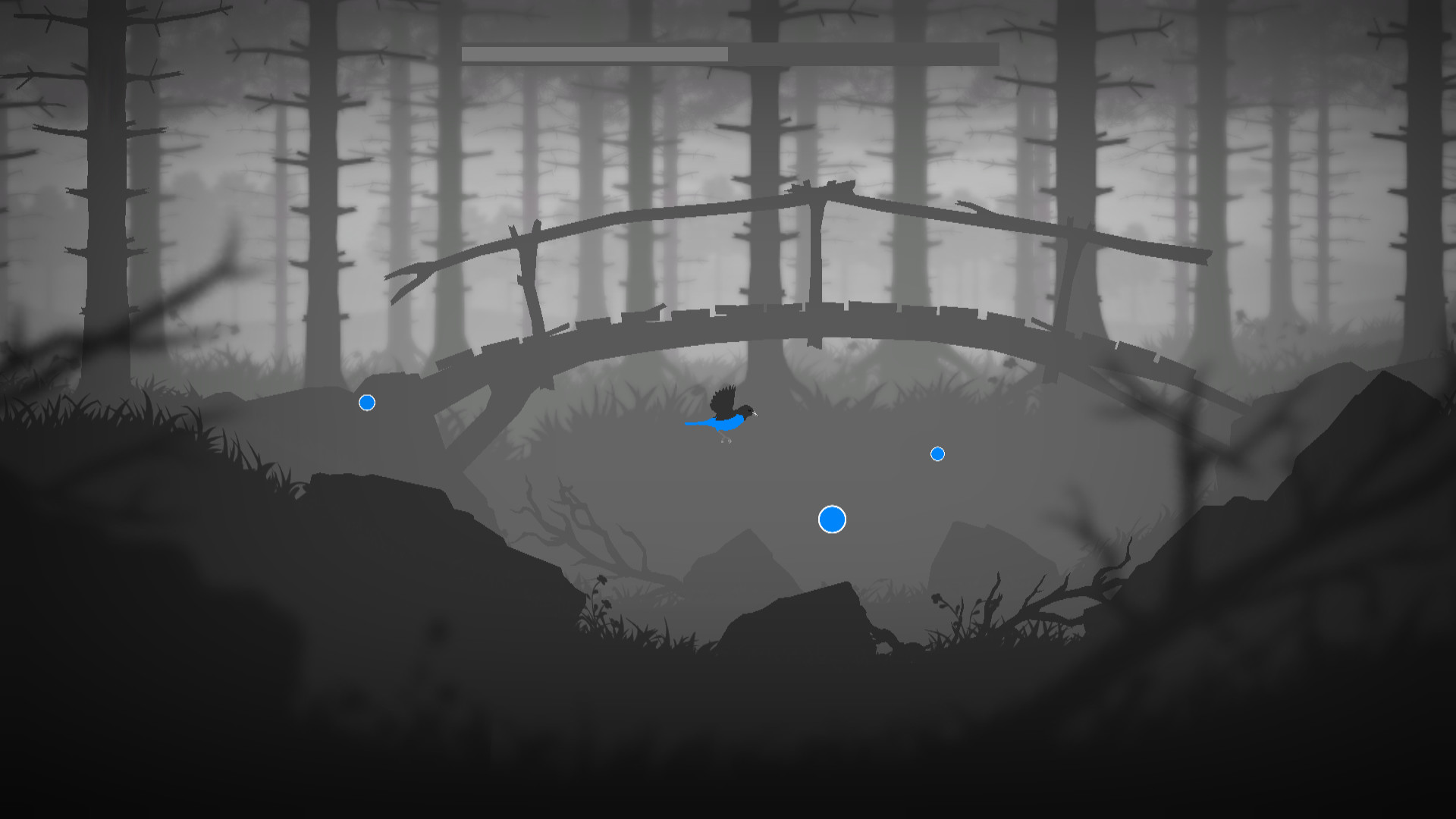Collect the small blue orb on the right
This screenshot has height=819, width=1456.
point(938,453)
